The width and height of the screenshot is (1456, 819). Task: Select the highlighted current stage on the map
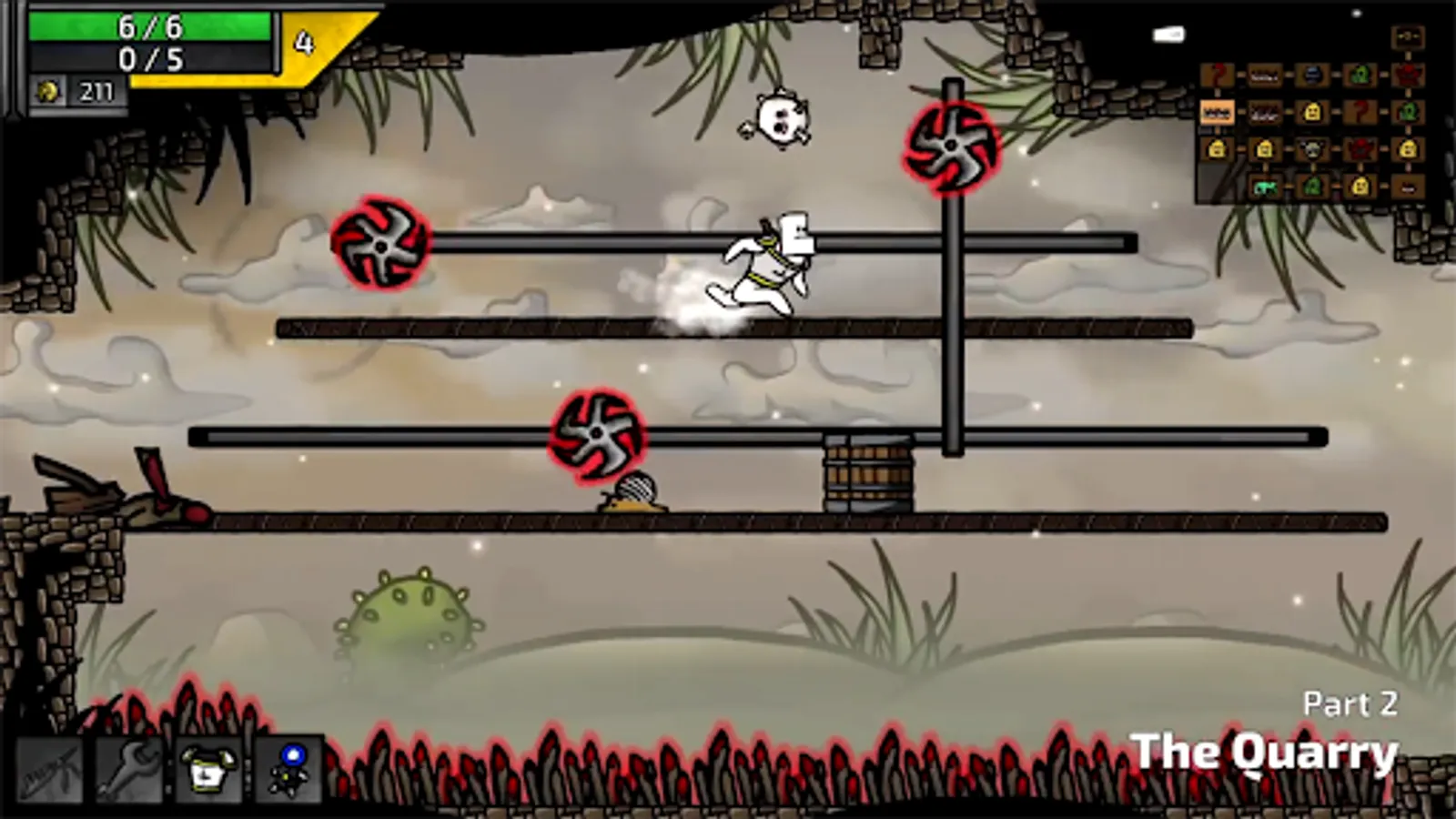(x=1218, y=112)
